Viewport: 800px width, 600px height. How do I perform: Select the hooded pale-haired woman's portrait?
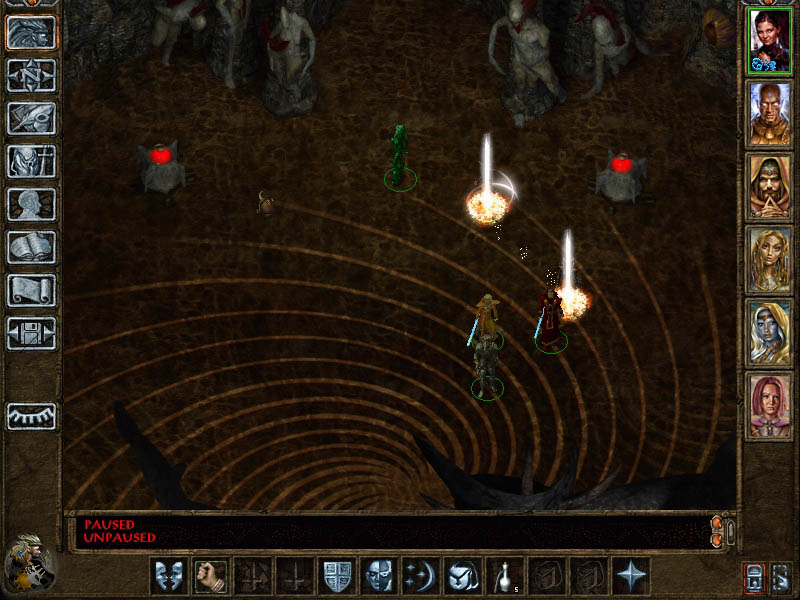tap(769, 332)
